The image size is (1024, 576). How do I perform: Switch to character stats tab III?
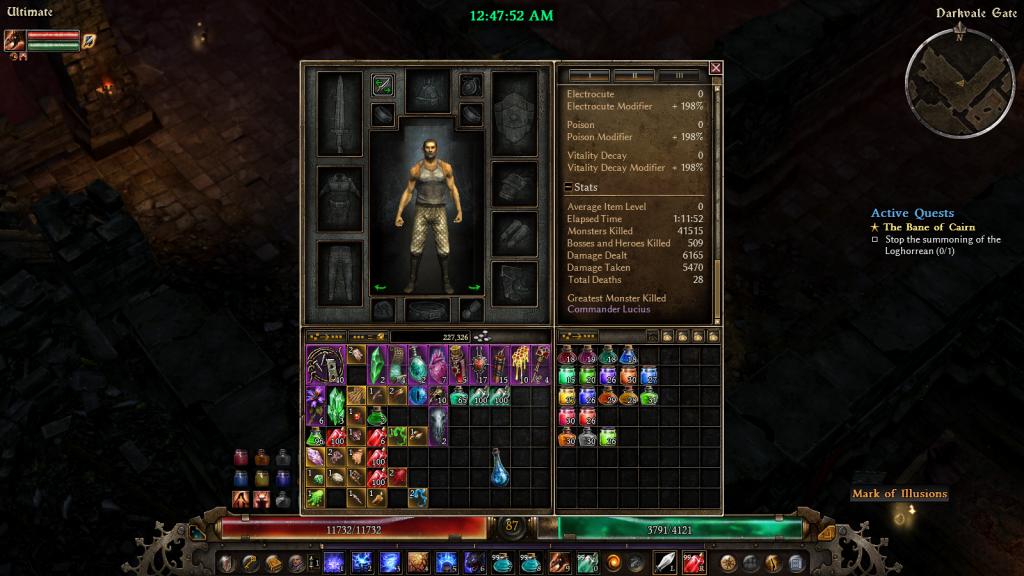click(x=680, y=75)
